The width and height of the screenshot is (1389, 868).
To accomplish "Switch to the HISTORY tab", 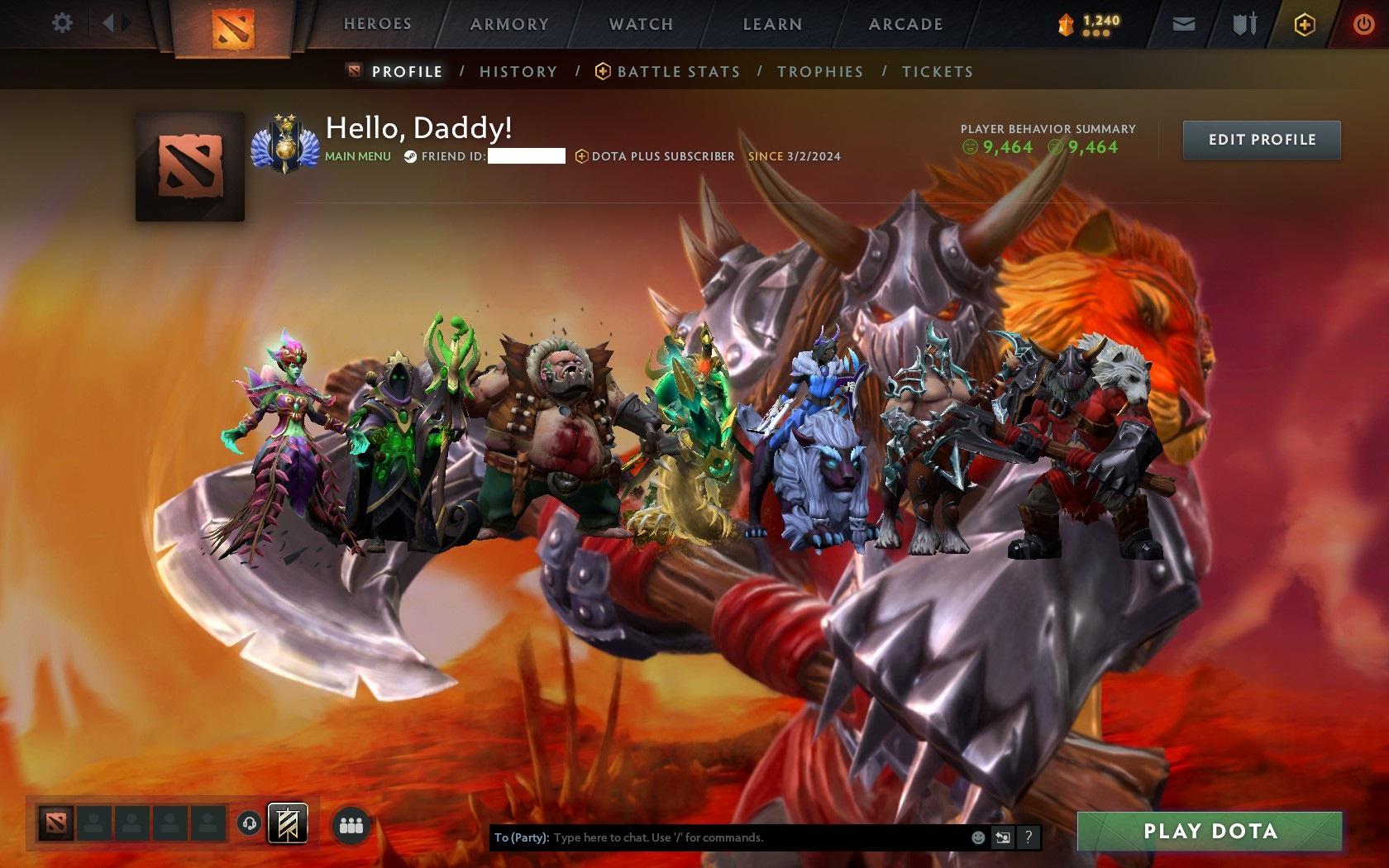I will pyautogui.click(x=518, y=72).
